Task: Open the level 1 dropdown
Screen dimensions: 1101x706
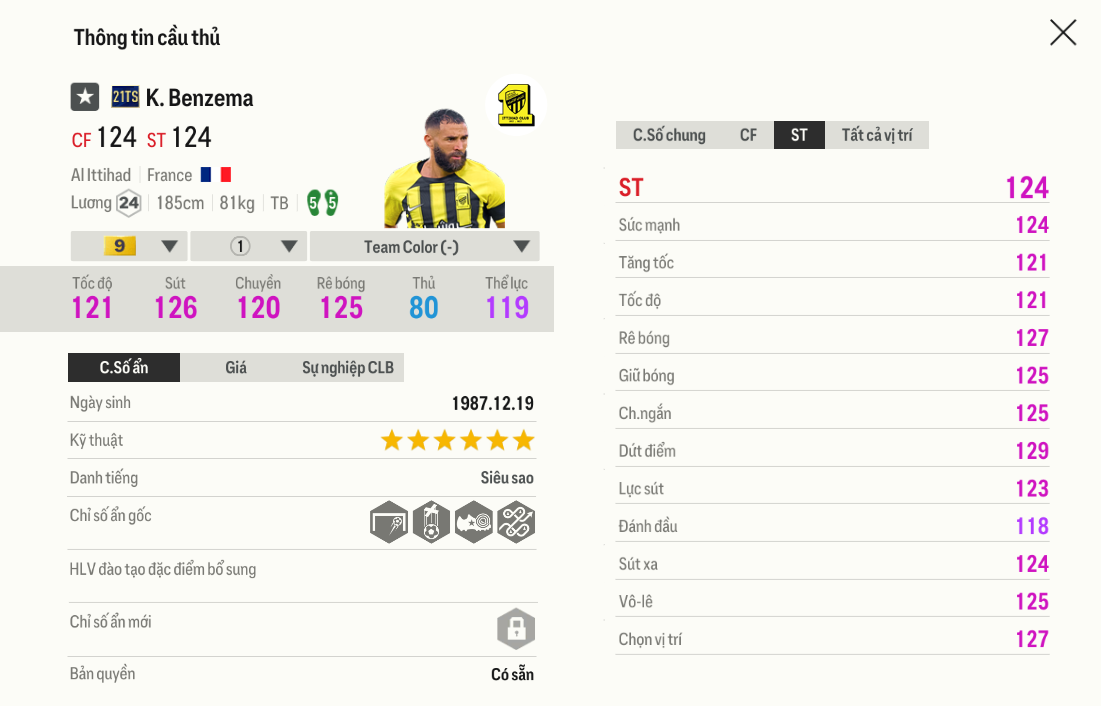Action: [249, 246]
